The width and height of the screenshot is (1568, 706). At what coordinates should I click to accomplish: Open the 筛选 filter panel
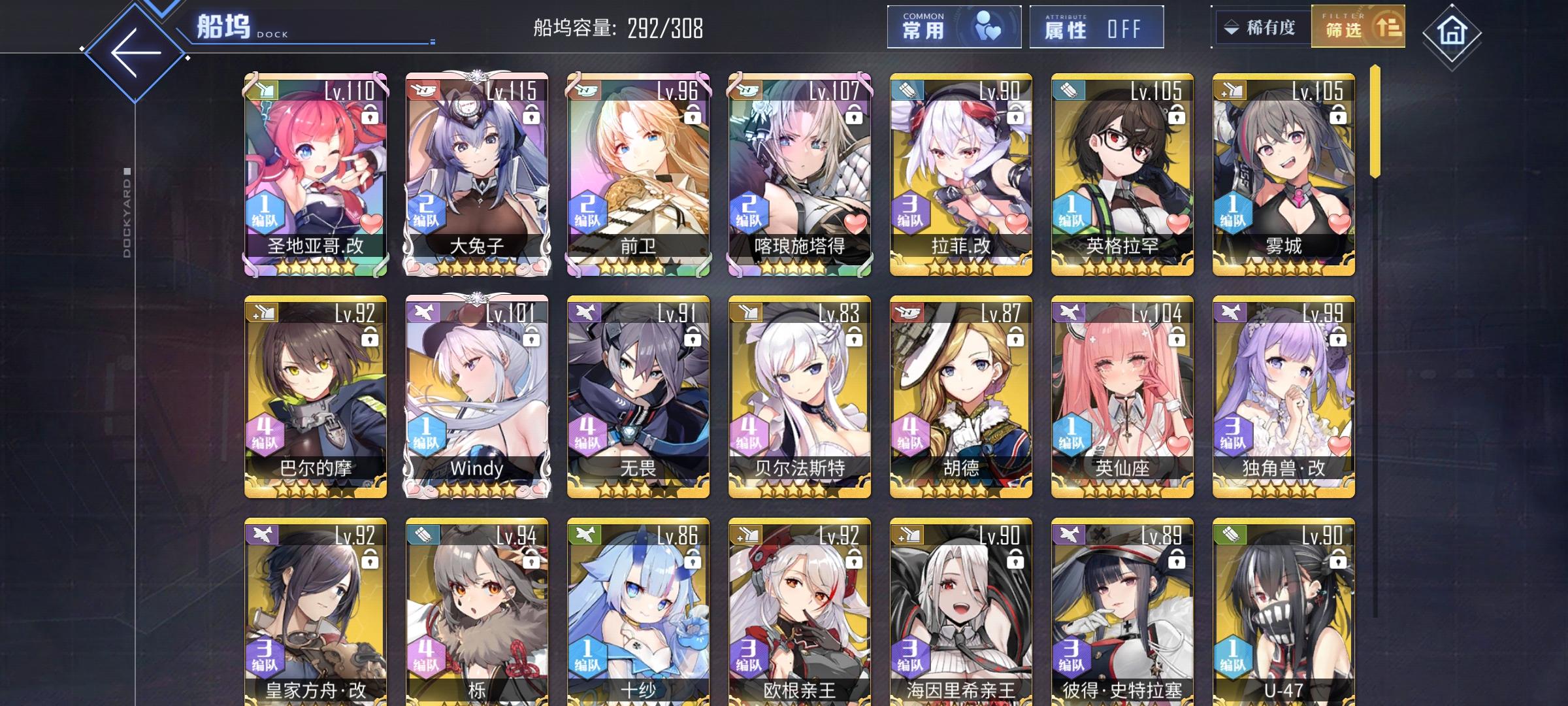(x=1356, y=28)
